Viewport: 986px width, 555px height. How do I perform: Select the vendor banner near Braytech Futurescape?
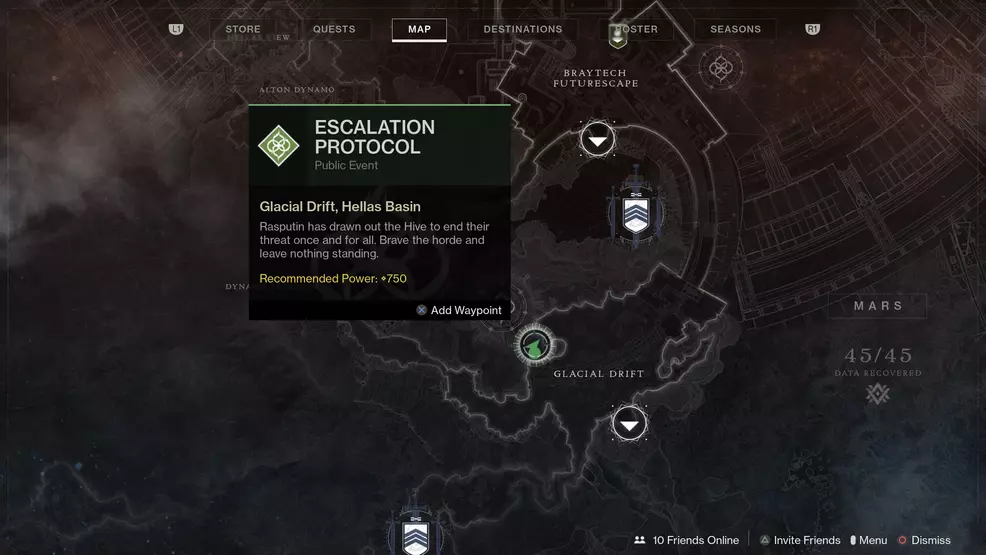click(x=636, y=211)
